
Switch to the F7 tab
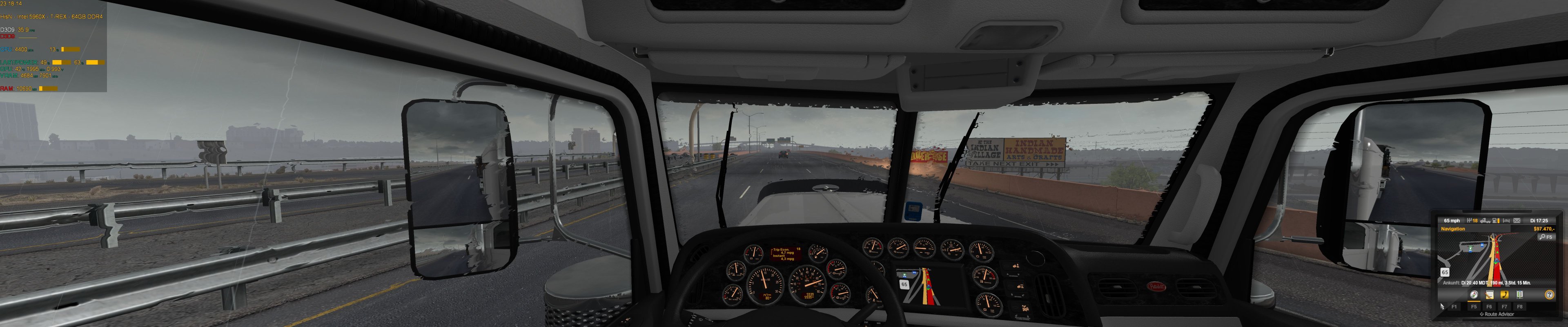(x=1504, y=306)
